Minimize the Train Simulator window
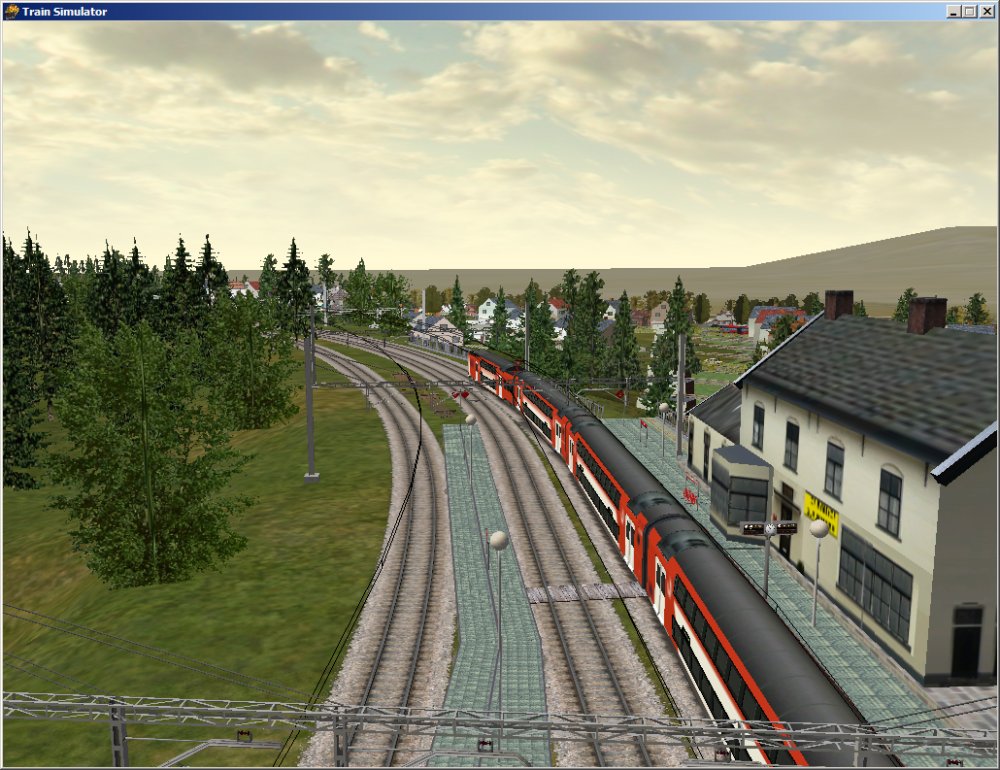 click(x=954, y=11)
